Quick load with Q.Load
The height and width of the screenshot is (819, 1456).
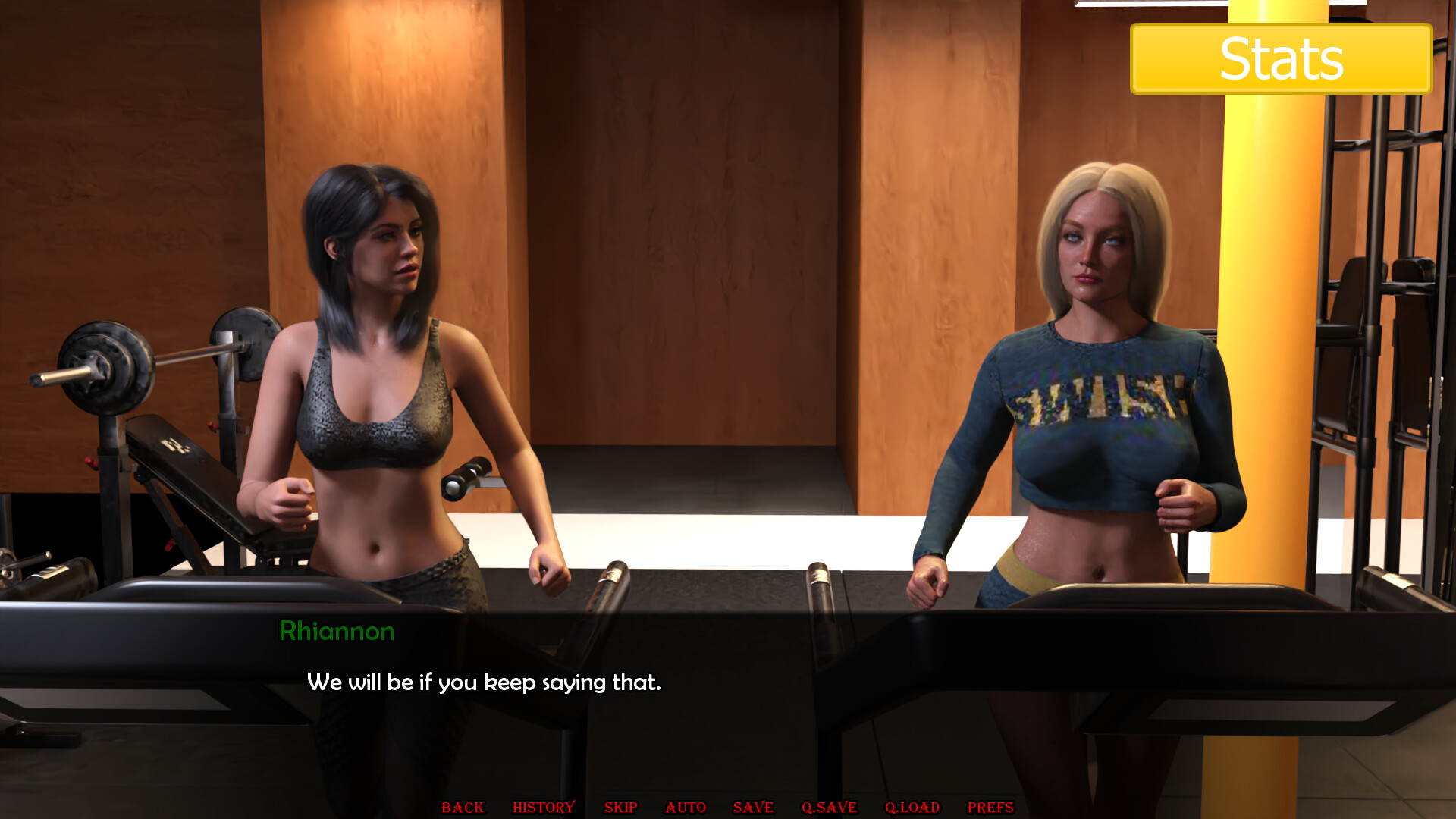tap(912, 808)
